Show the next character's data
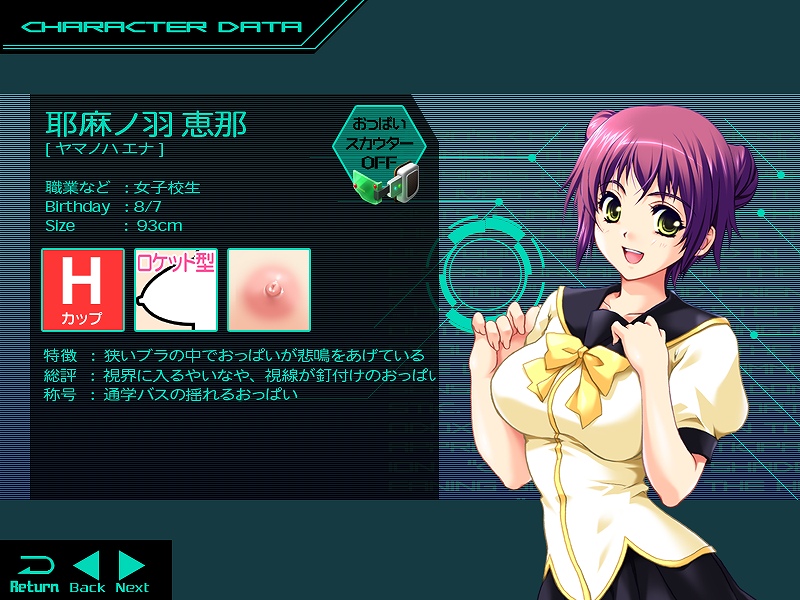 click(132, 572)
